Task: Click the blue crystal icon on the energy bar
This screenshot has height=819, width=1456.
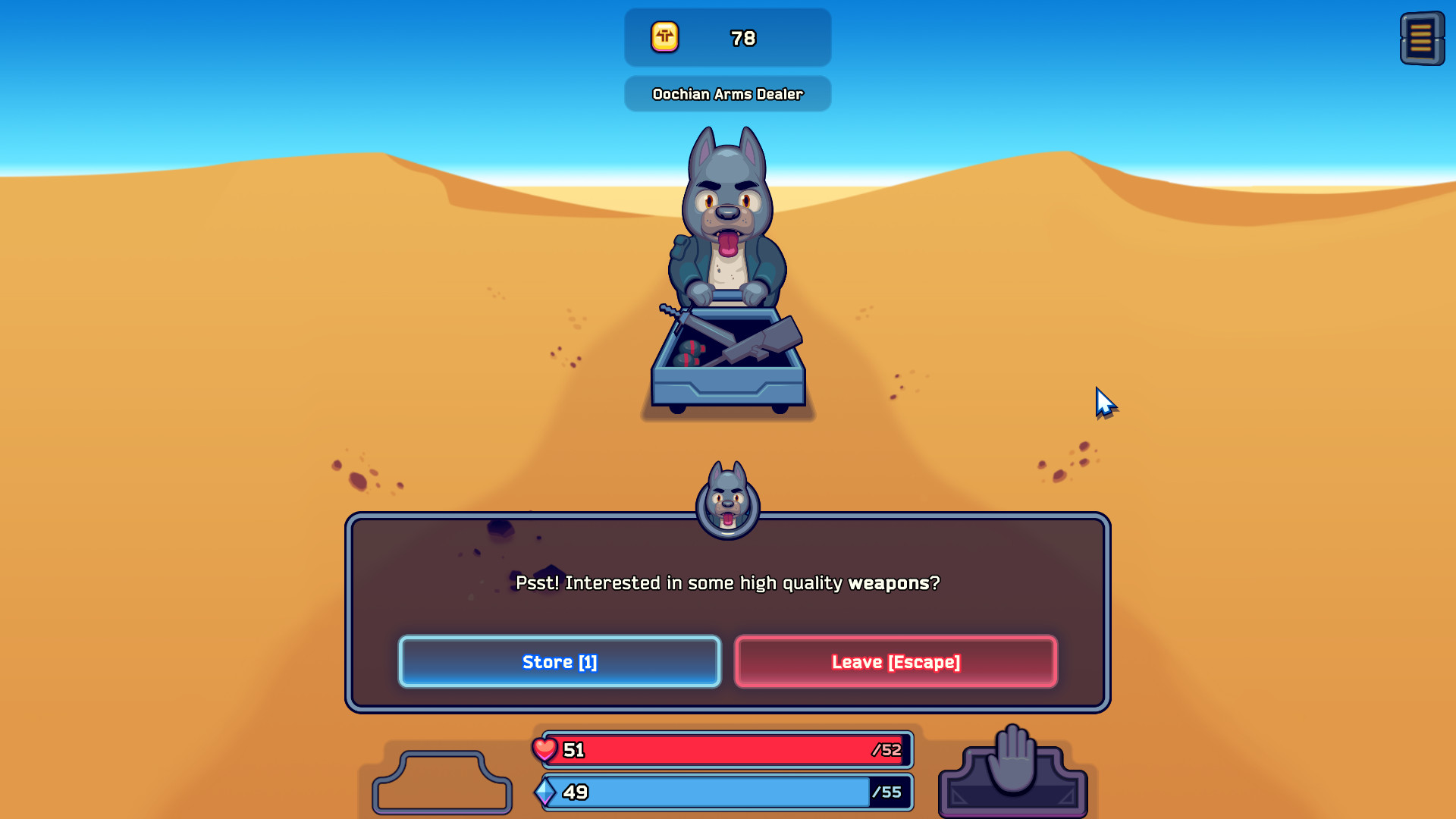Action: tap(545, 793)
